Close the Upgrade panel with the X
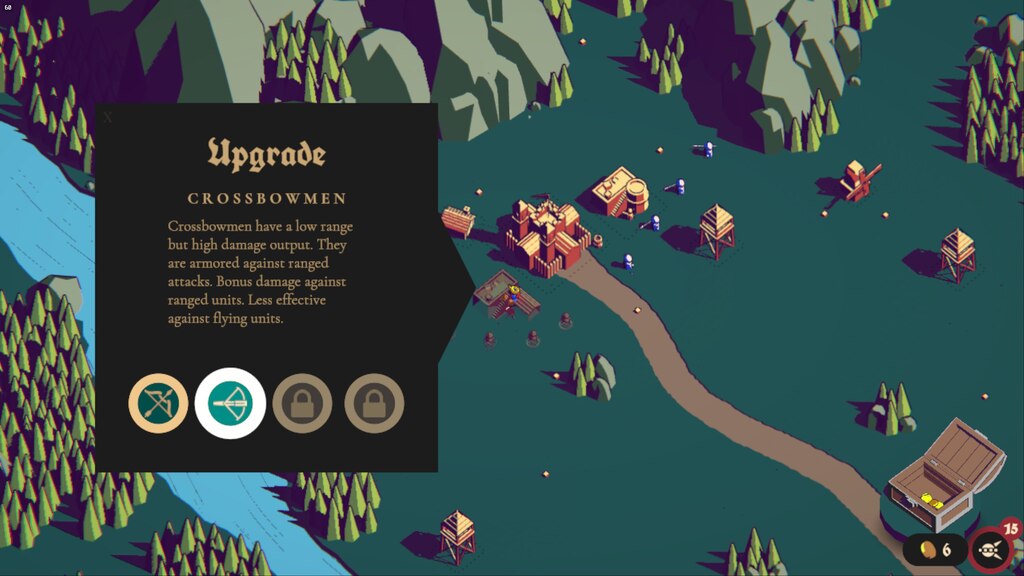This screenshot has width=1024, height=576. [x=108, y=117]
